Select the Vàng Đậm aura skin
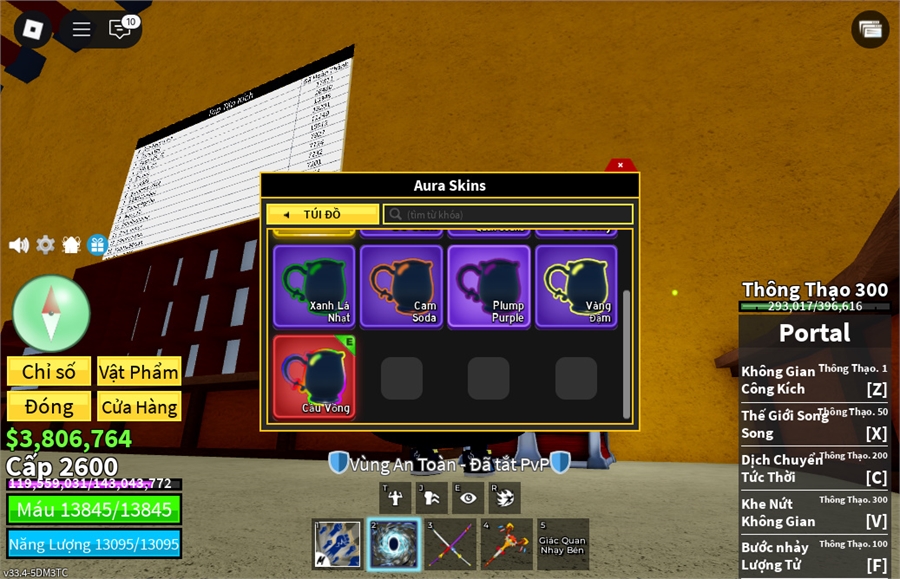Viewport: 900px width, 579px height. pos(576,286)
